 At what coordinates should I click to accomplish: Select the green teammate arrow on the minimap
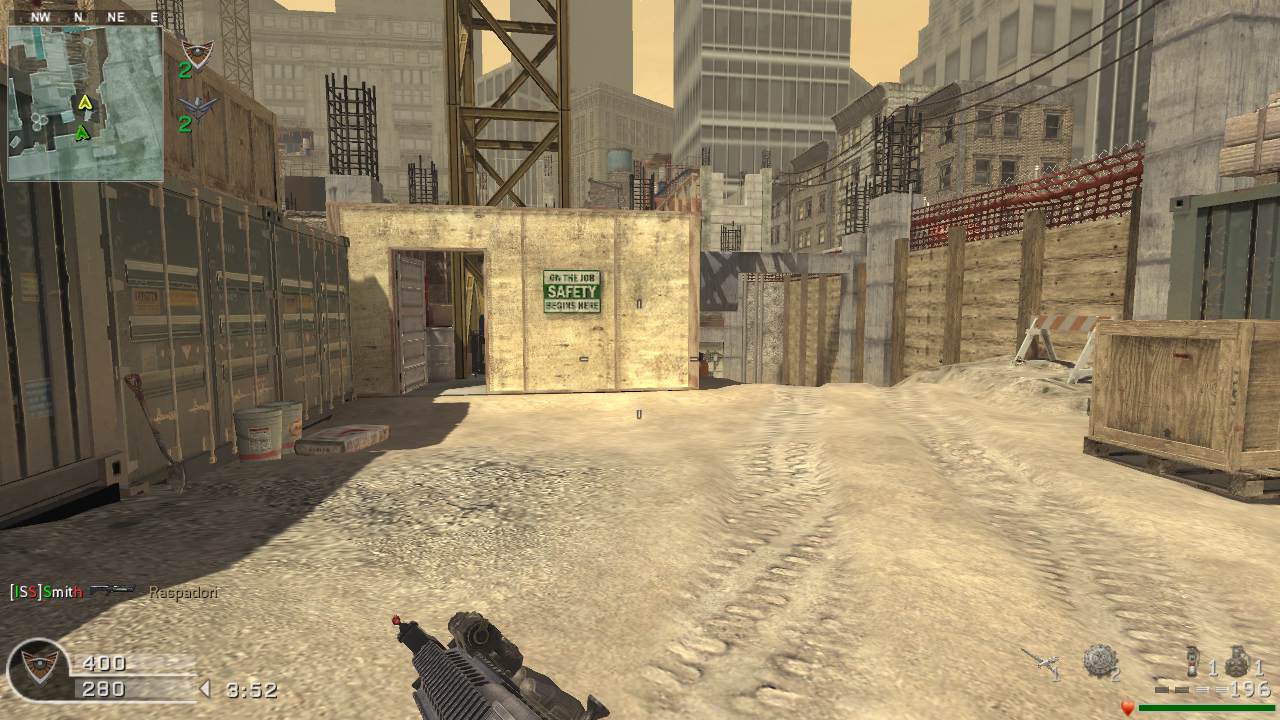click(82, 131)
